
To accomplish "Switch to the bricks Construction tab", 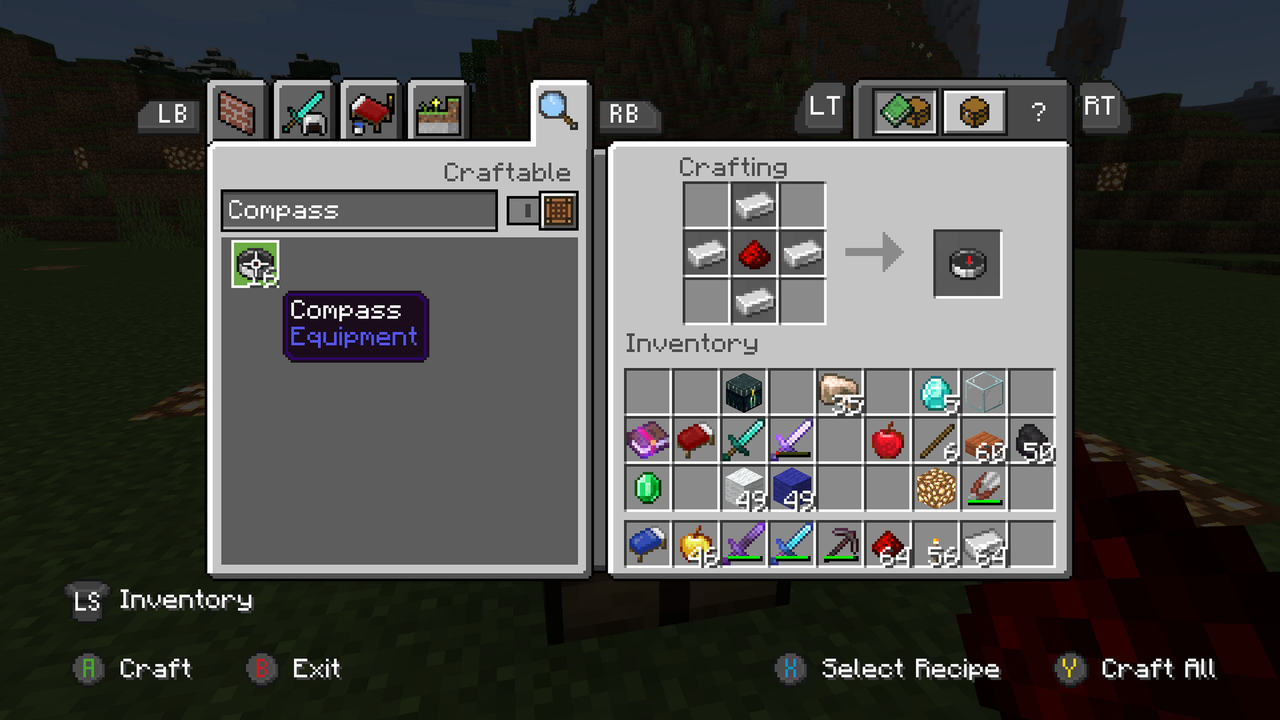I will (238, 110).
